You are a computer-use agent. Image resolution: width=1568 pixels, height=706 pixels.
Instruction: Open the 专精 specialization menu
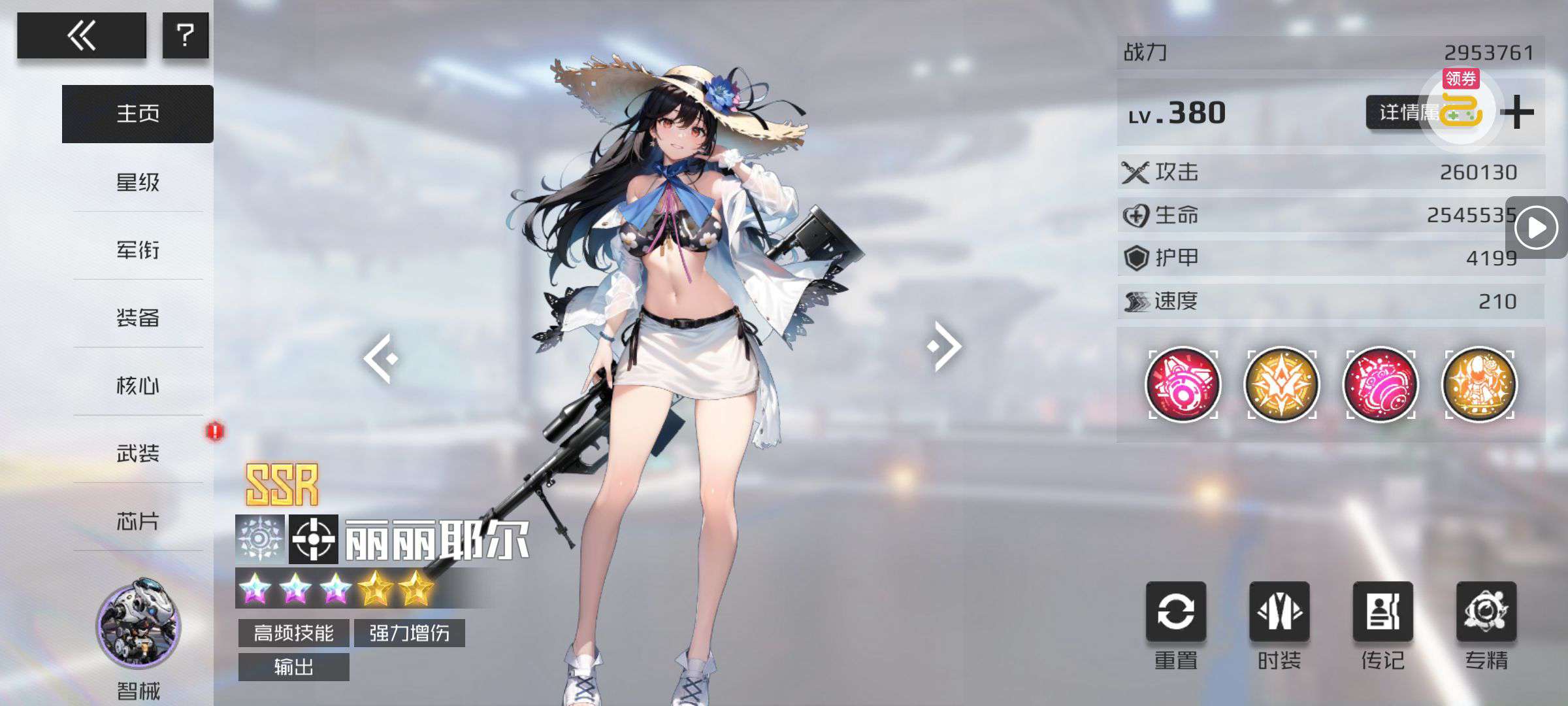coord(1486,613)
